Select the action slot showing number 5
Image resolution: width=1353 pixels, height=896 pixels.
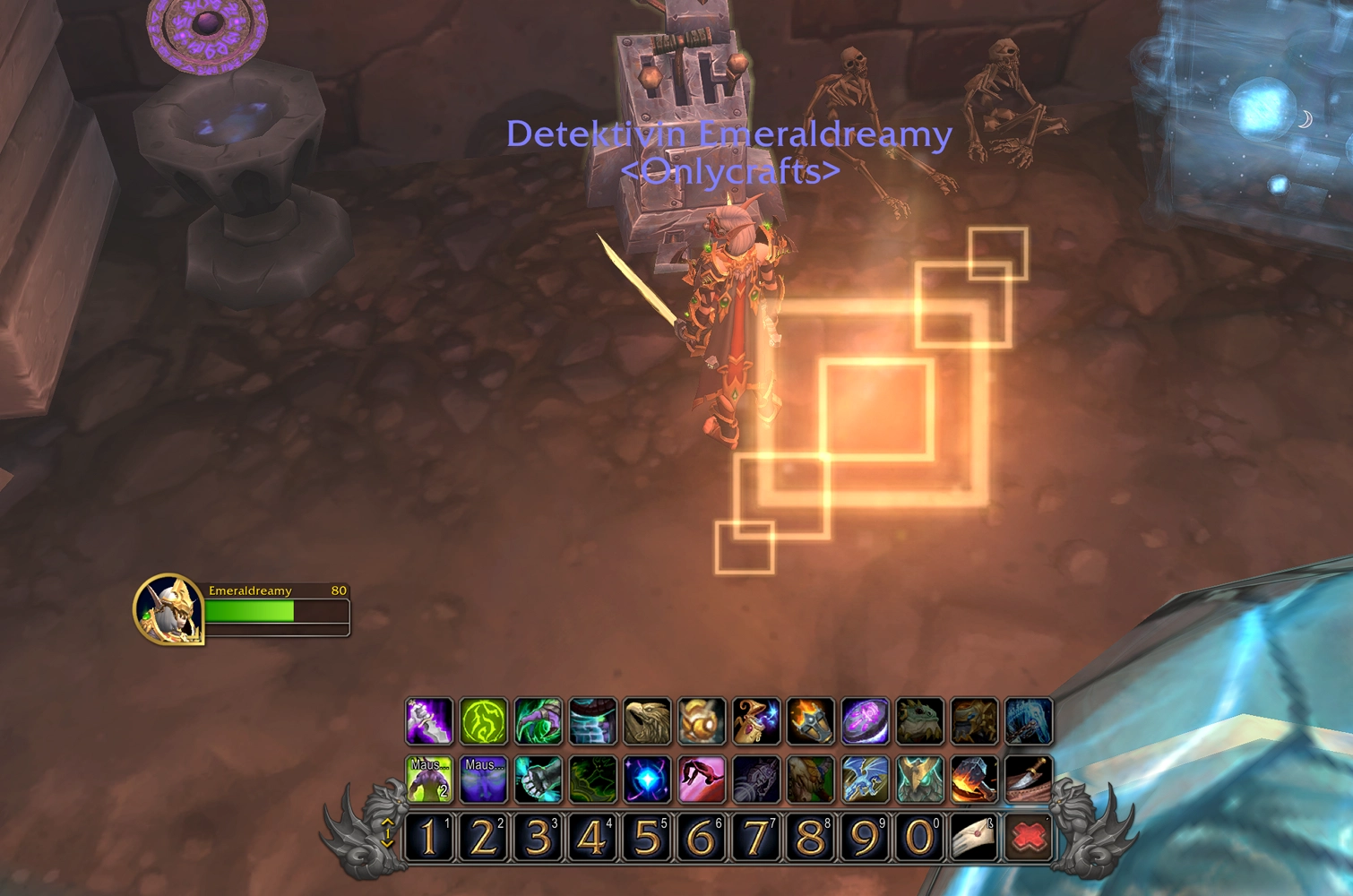pyautogui.click(x=647, y=838)
